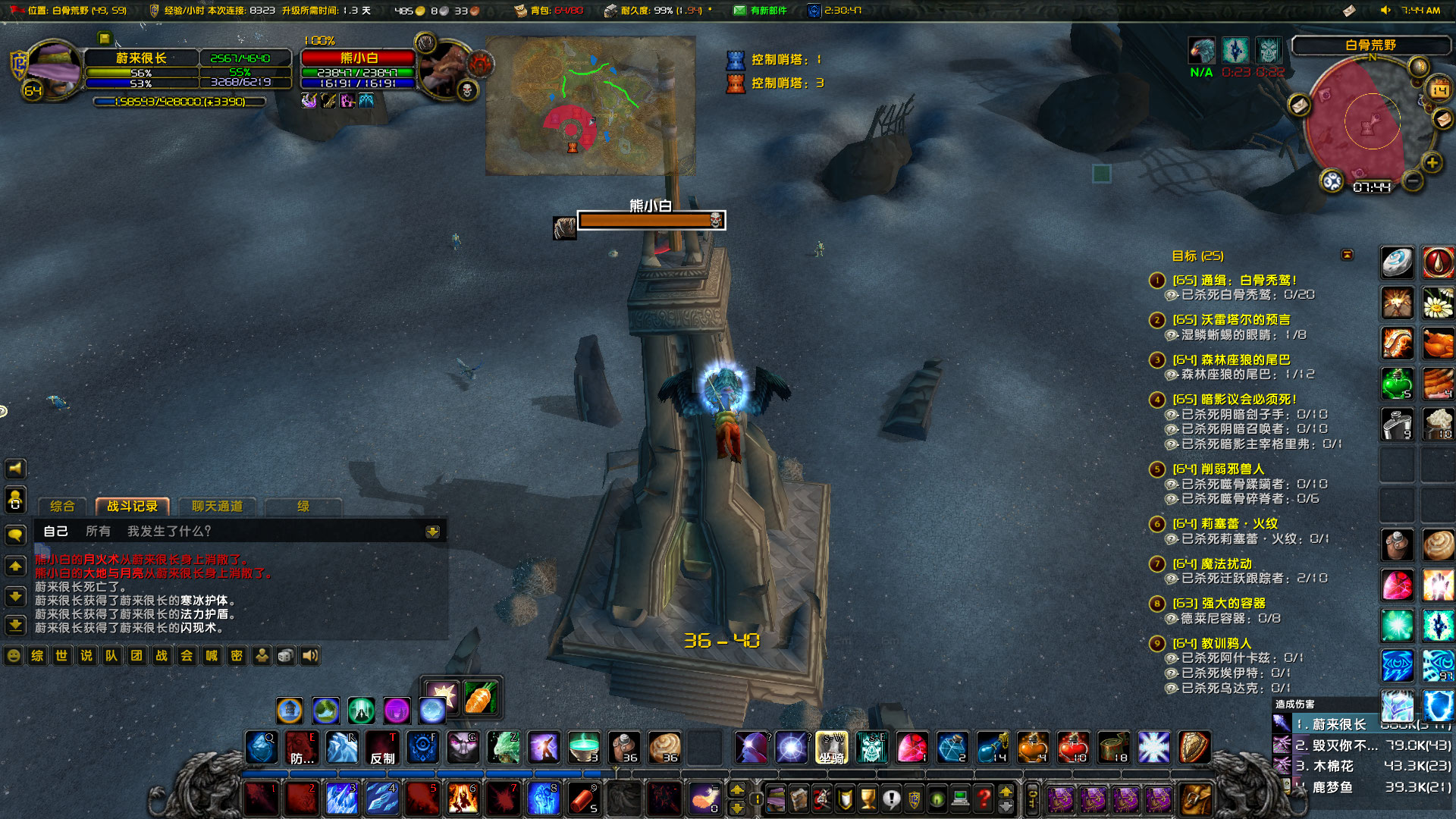
Task: Click the 有新邮件 new mail notification
Action: tap(763, 9)
